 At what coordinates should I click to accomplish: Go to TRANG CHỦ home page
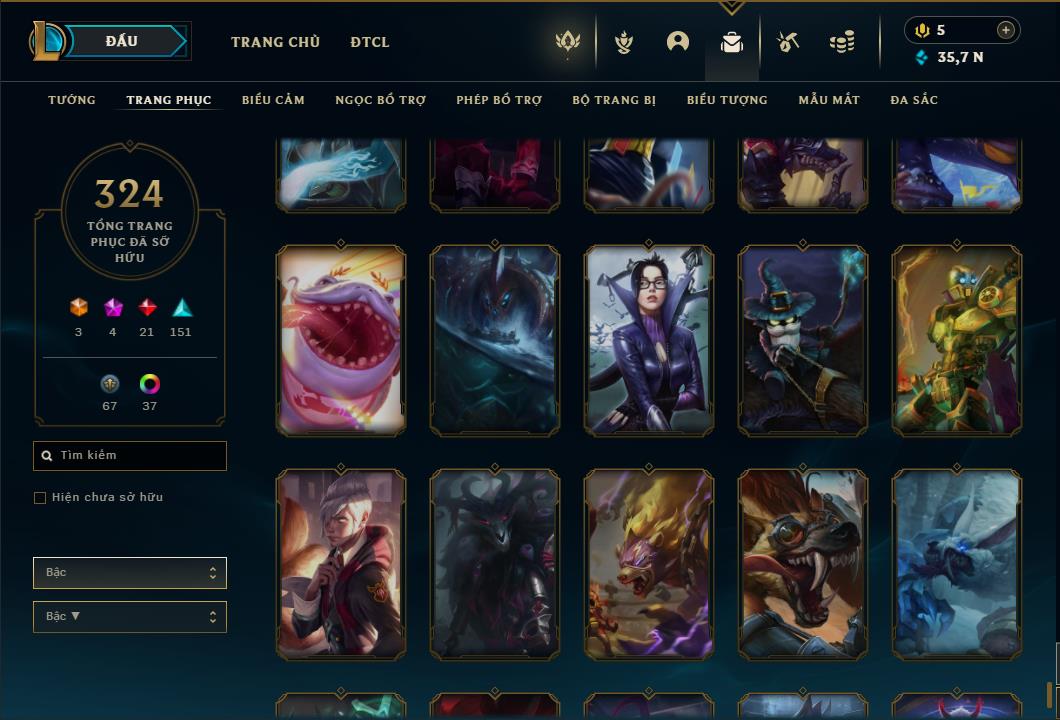pyautogui.click(x=275, y=42)
